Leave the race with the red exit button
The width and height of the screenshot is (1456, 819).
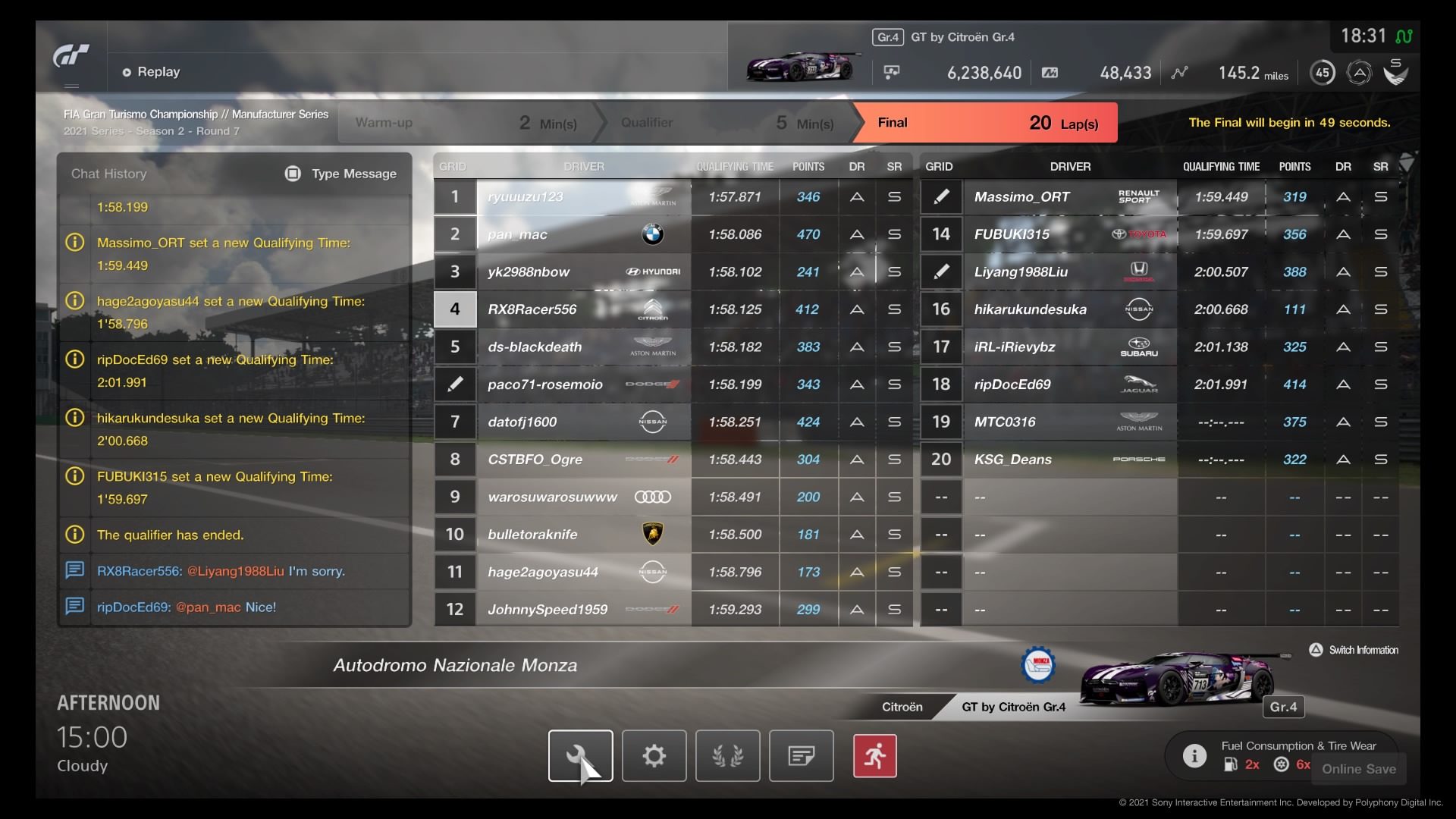point(874,755)
